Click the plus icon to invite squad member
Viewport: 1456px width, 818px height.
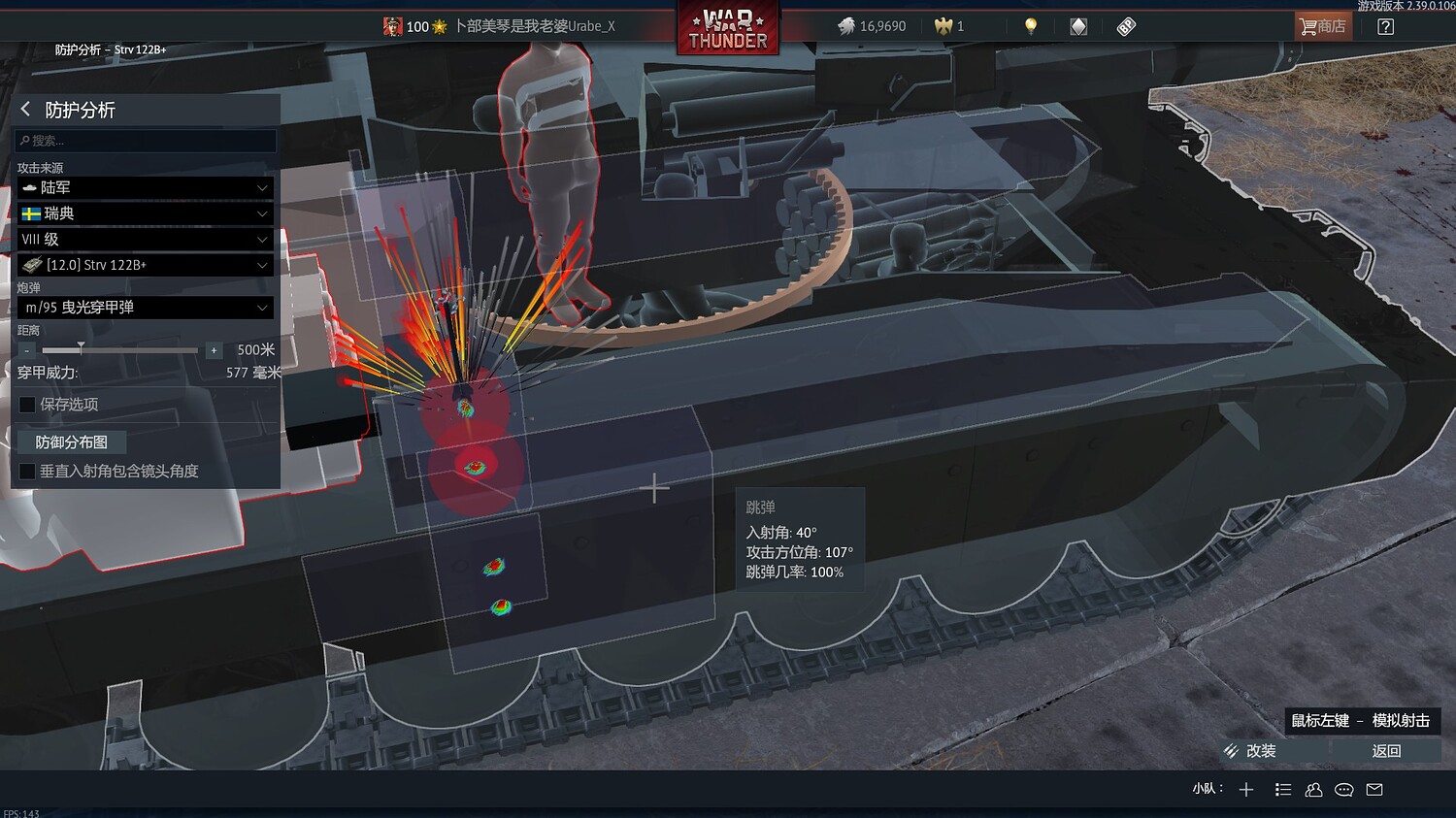(x=1245, y=790)
